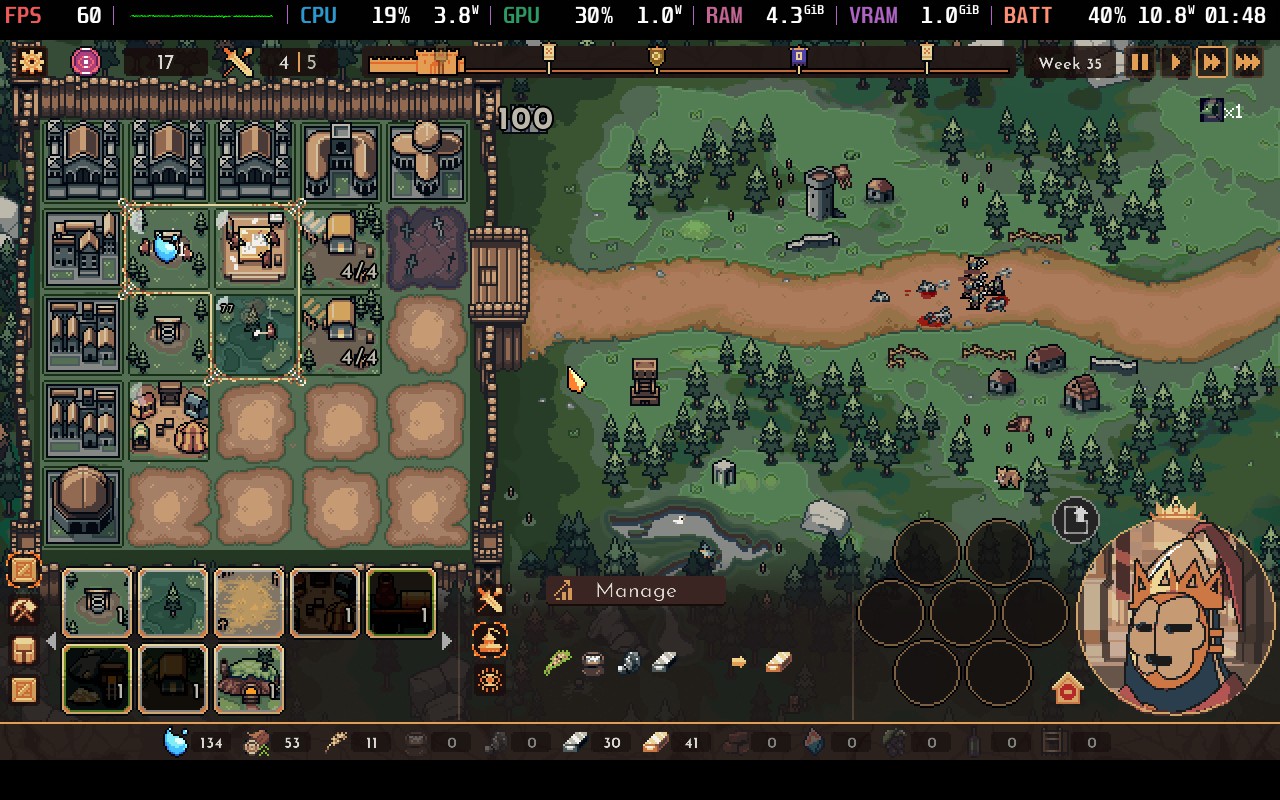Viewport: 1280px width, 800px height.
Task: Click the crossed swords army icon in top bar
Action: (237, 61)
